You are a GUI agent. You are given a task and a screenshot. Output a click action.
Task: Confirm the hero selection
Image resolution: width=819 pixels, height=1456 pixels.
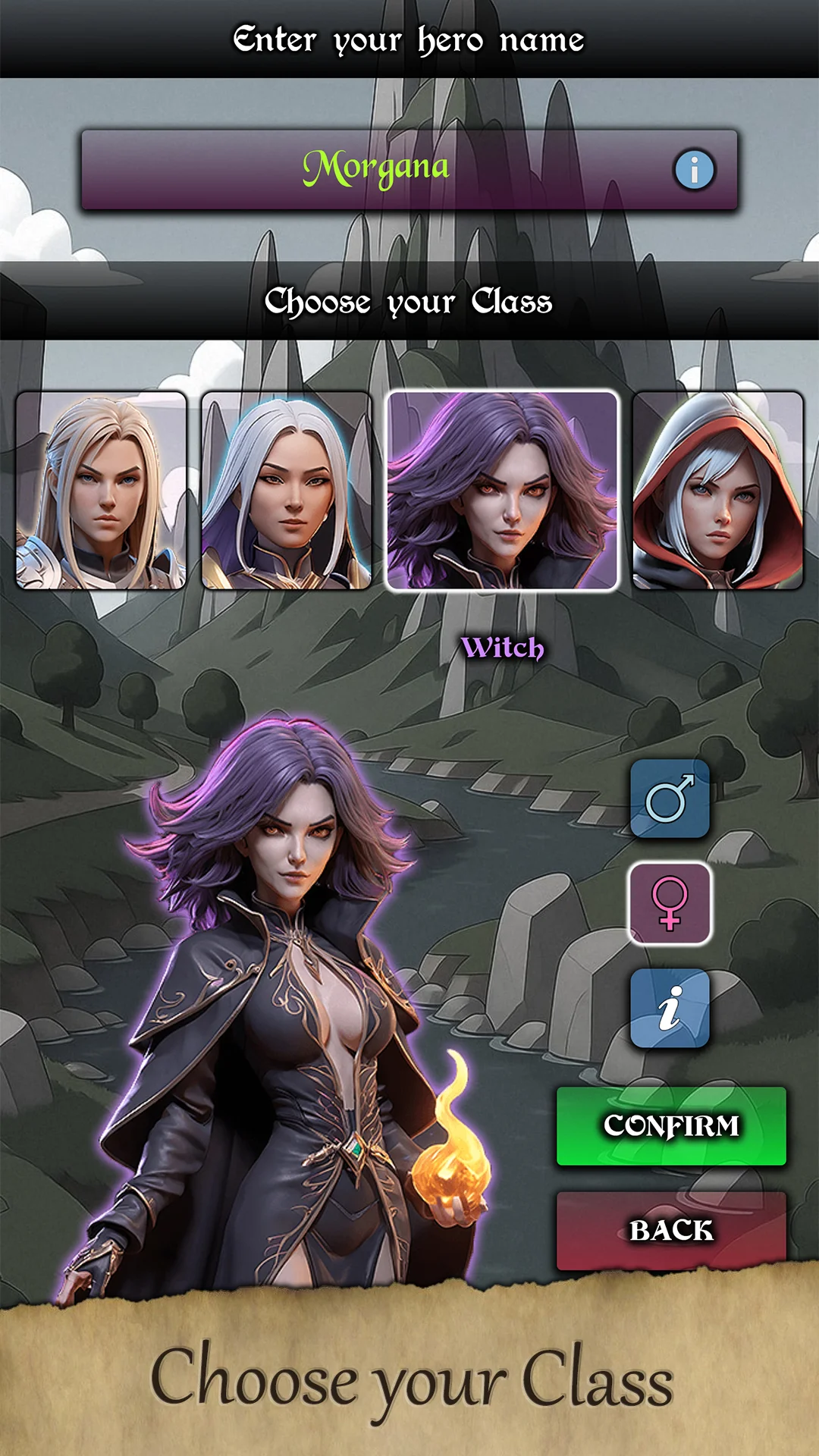click(x=671, y=1126)
